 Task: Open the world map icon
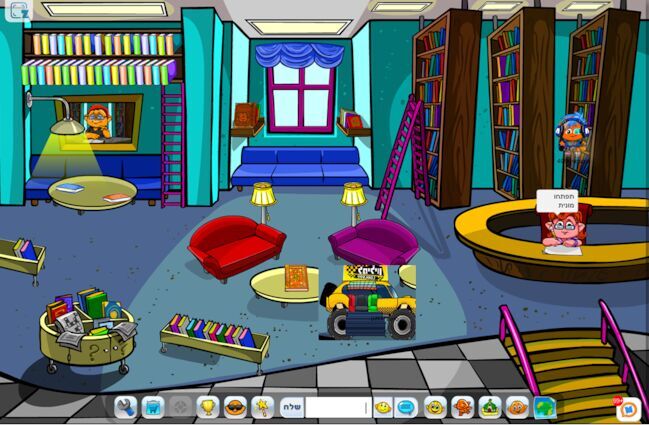544,407
